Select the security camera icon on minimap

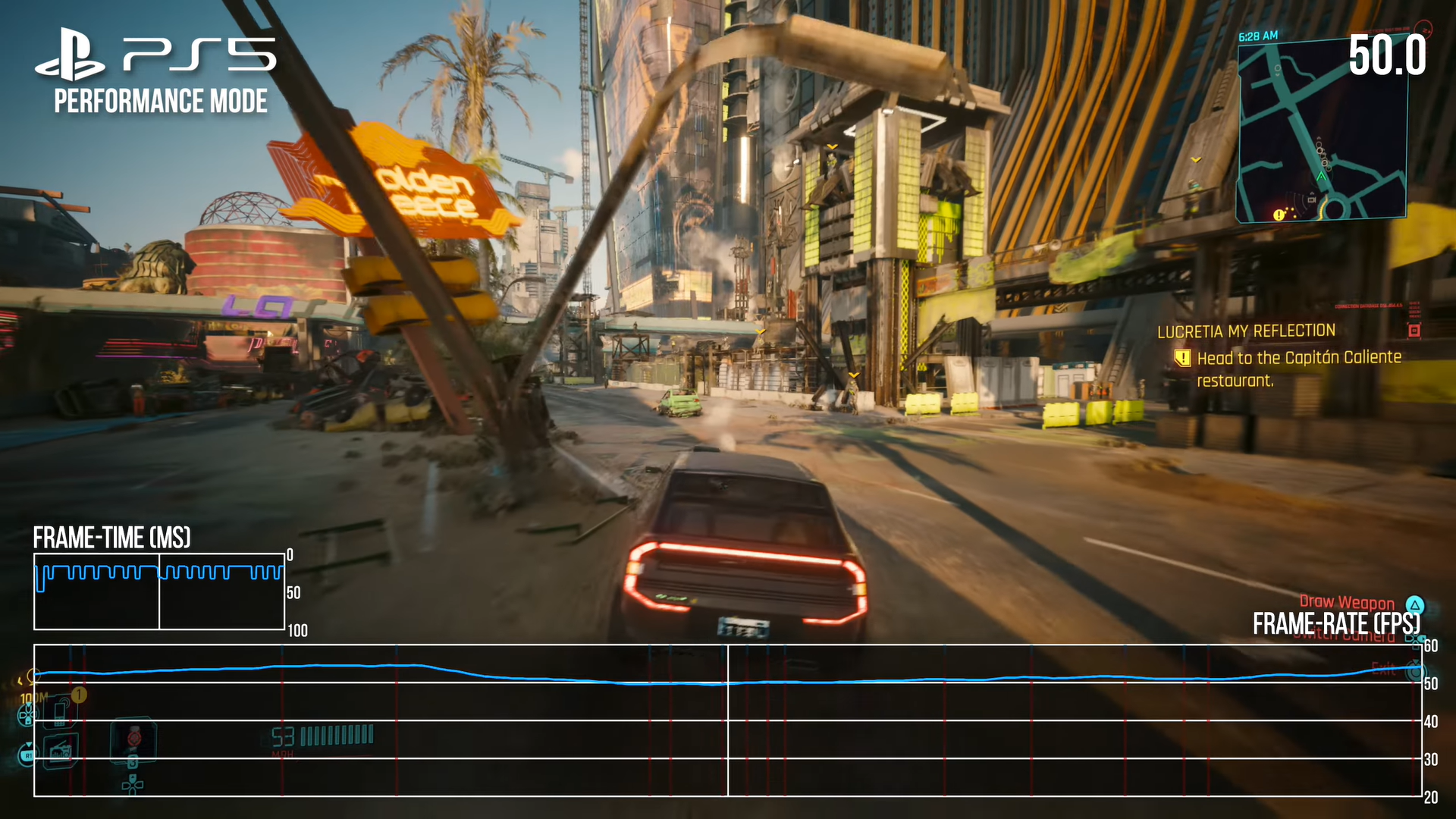(1311, 200)
